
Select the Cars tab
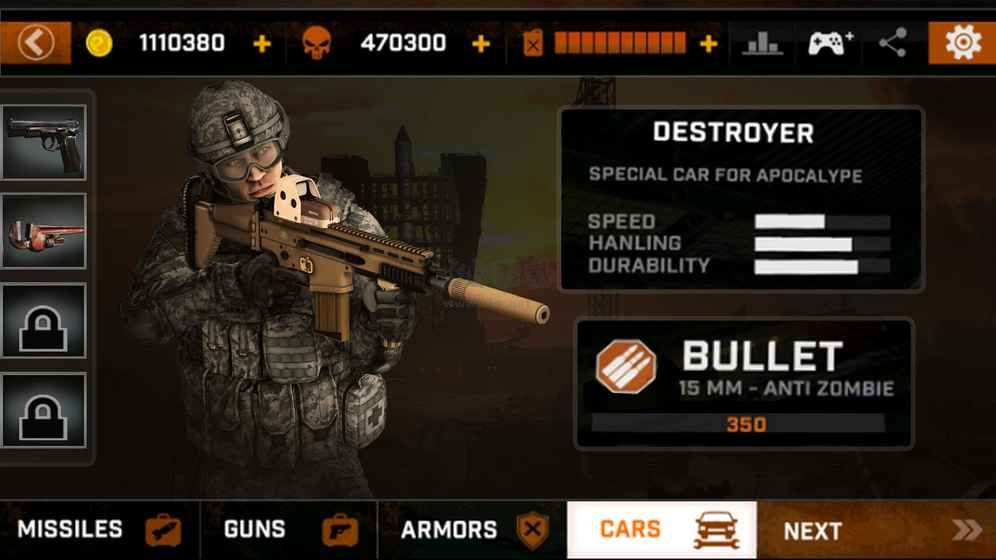(662, 530)
